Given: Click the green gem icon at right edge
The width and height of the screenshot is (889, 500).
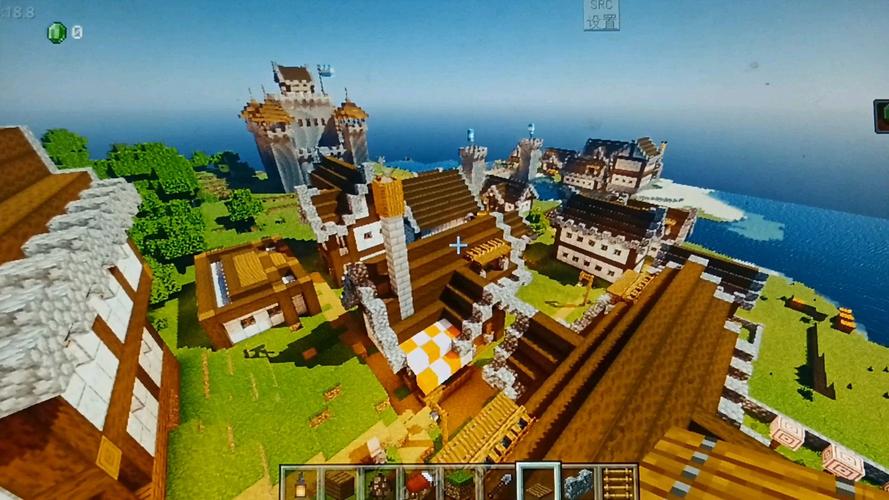Looking at the screenshot, I should point(882,115).
